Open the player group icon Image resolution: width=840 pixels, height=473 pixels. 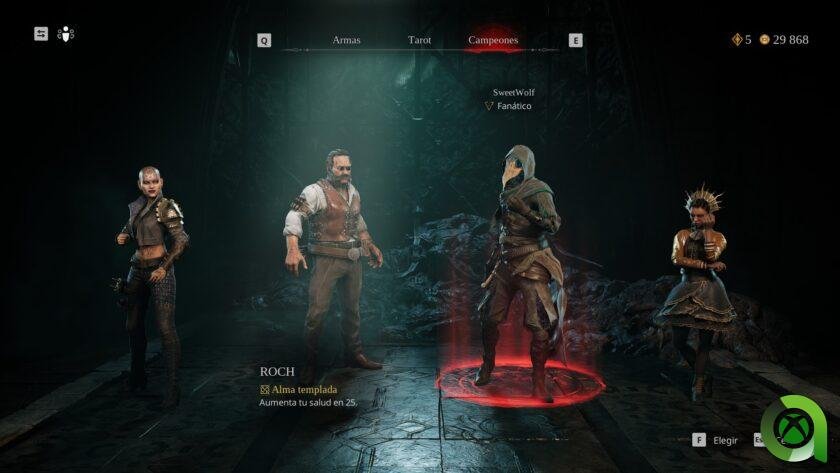(66, 34)
